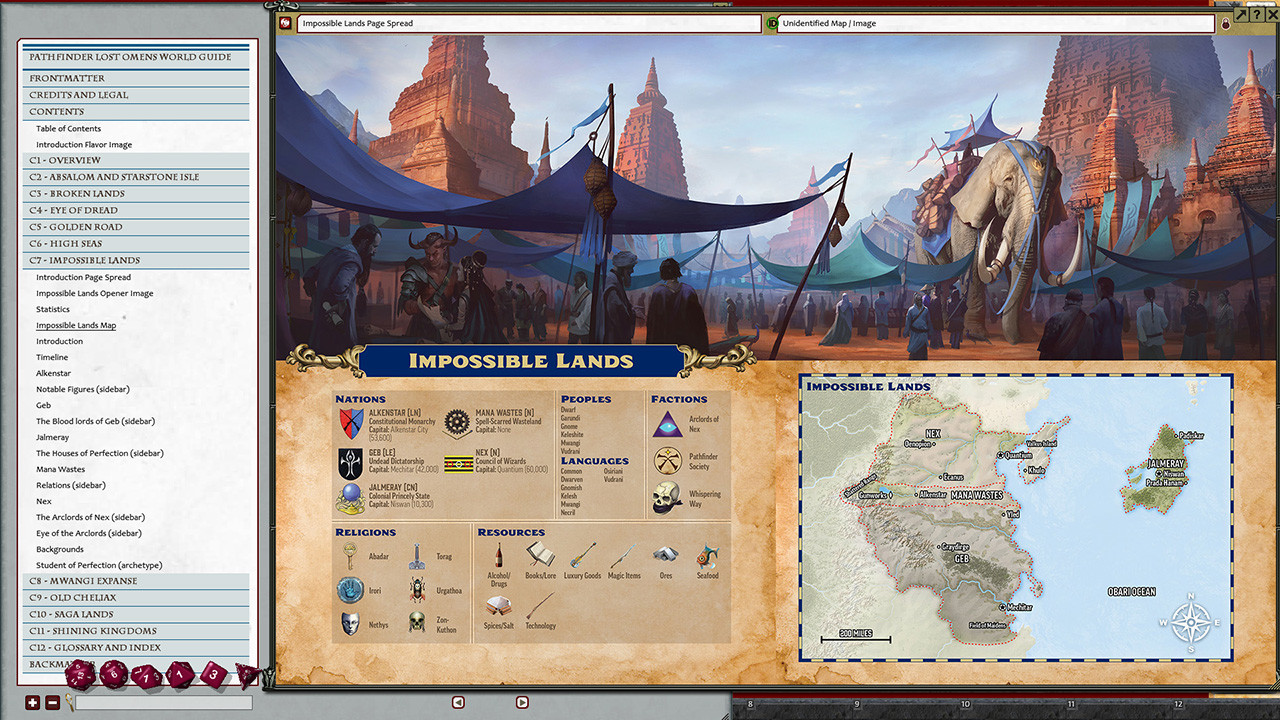This screenshot has height=720, width=1280.
Task: Collapse the C7 - Impossible Lands chapter
Action: click(84, 259)
